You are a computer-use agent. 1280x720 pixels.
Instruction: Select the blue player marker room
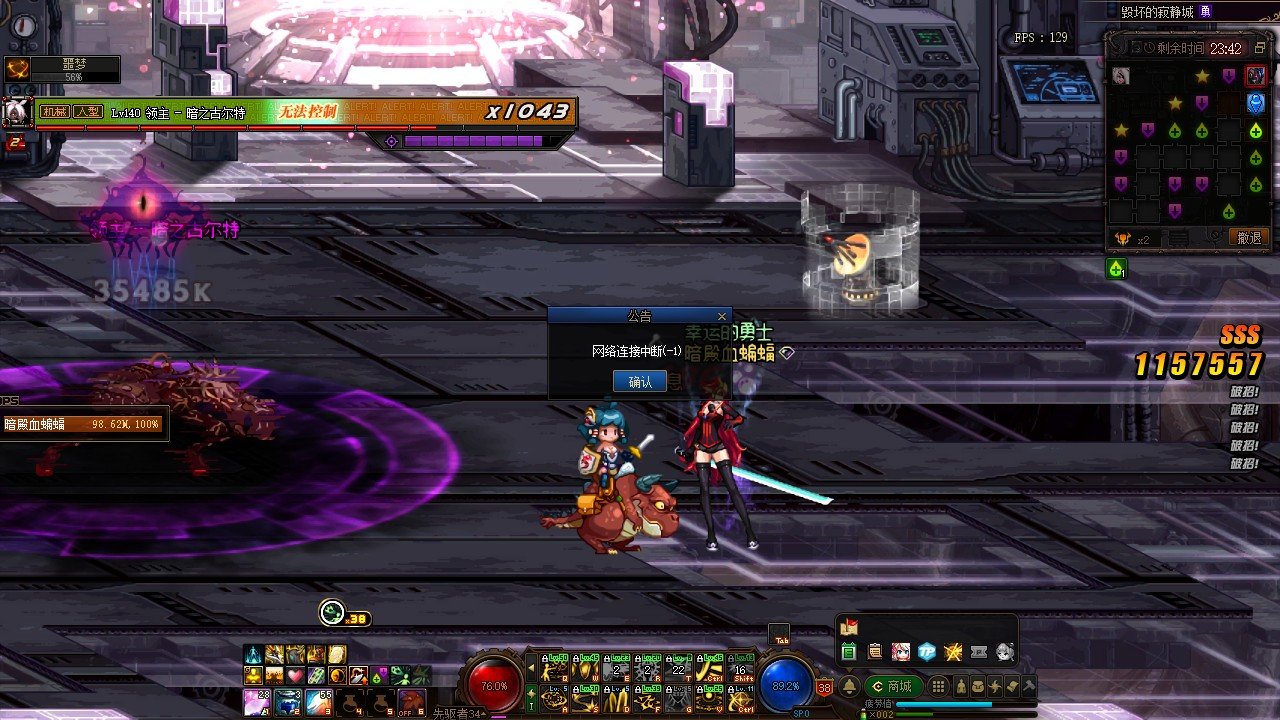tap(1255, 103)
